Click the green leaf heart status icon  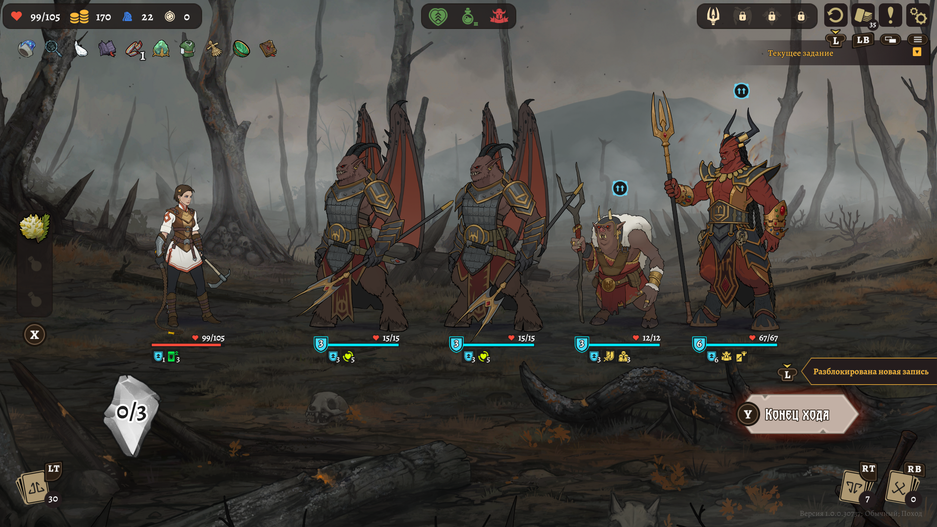coord(438,16)
